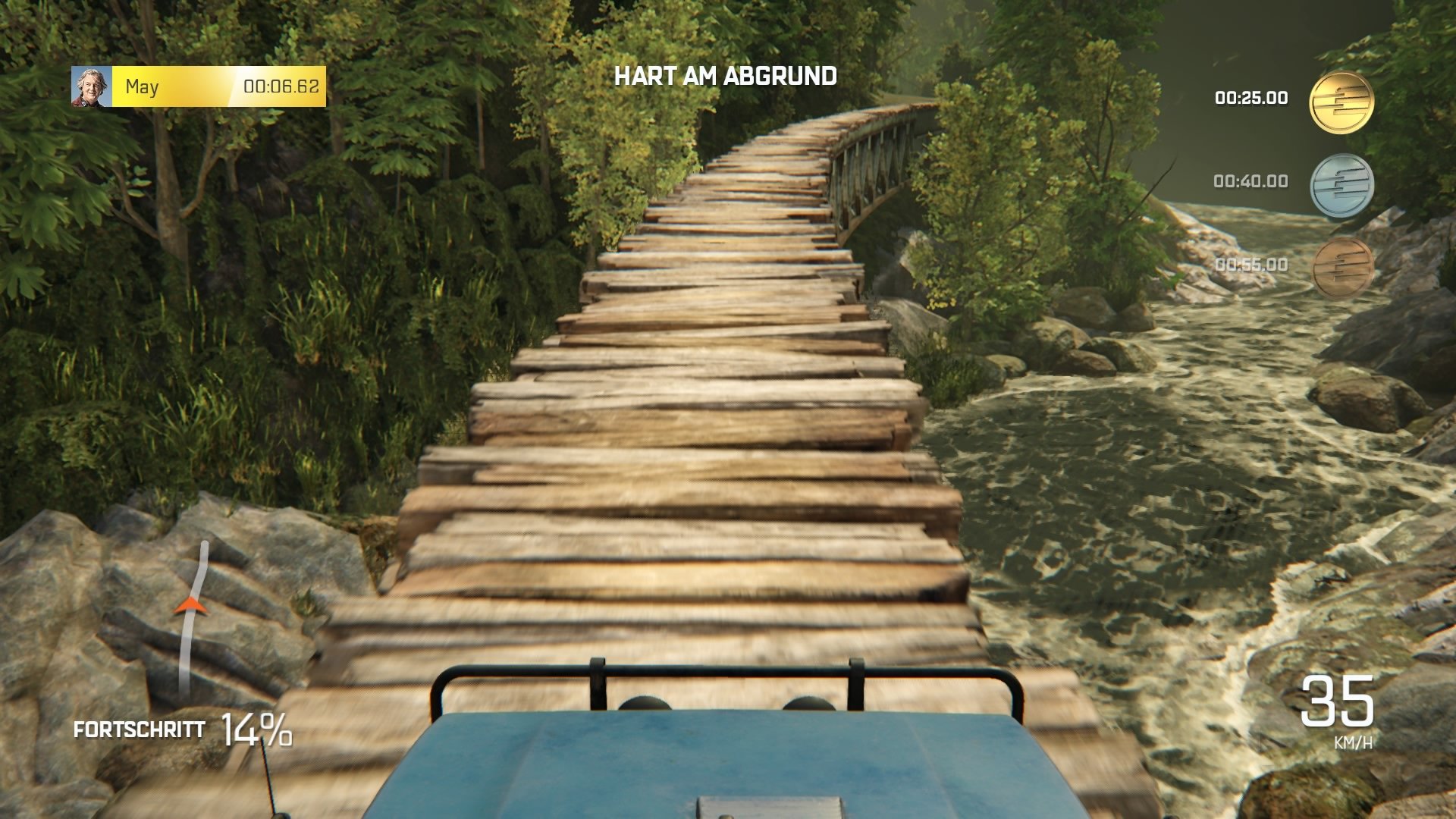Open the HART AM ABGRUND challenge header
Image resolution: width=1456 pixels, height=819 pixels.
click(726, 76)
